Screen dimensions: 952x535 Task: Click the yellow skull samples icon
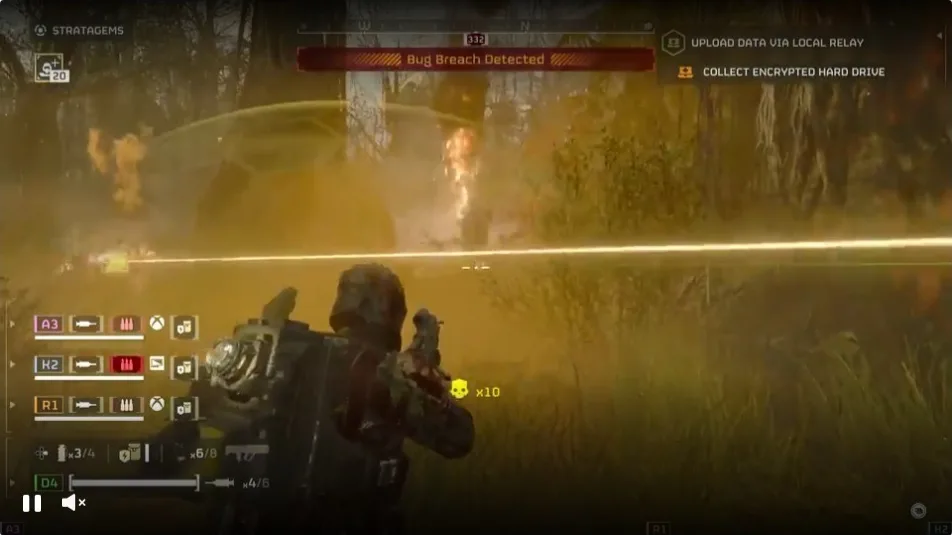tap(459, 389)
